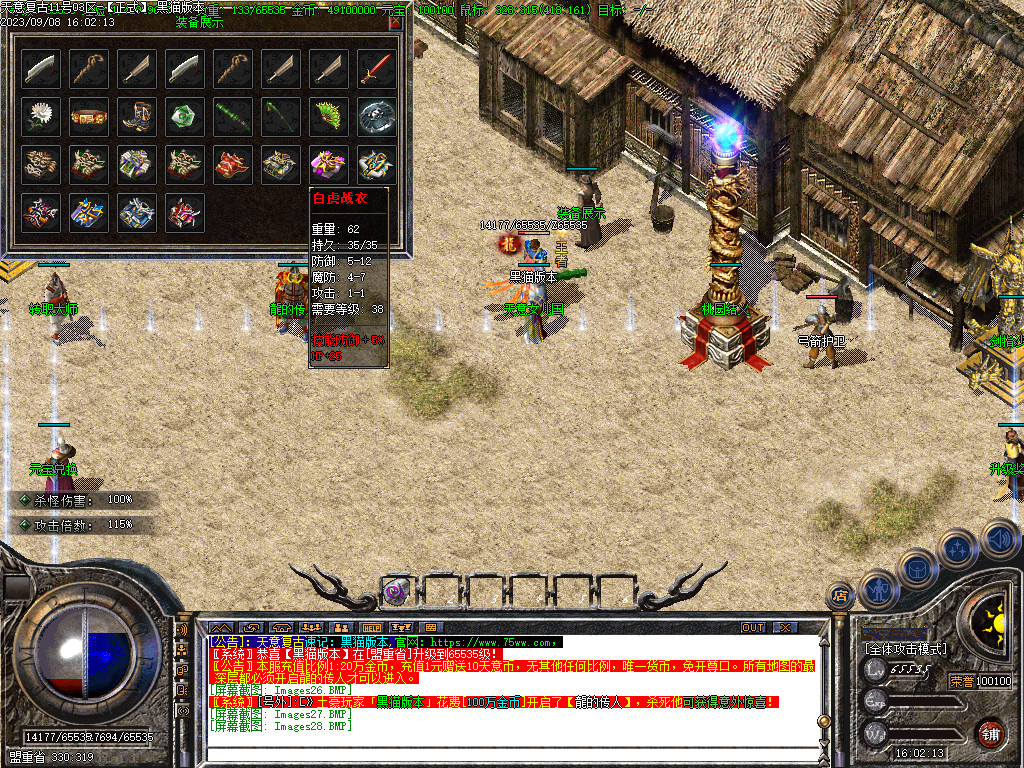Choose the round silver shield item

377,116
